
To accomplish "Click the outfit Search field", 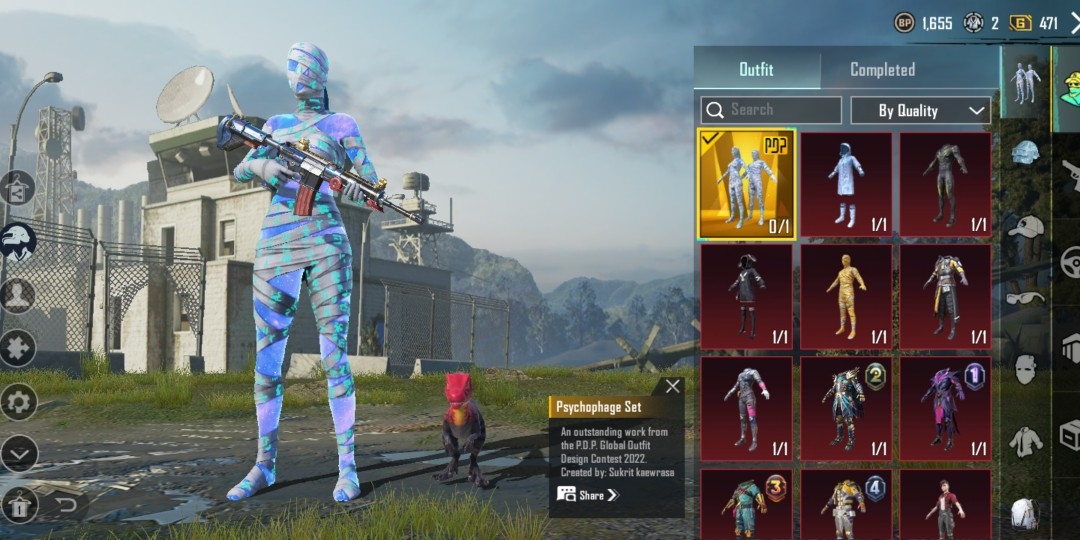I will pyautogui.click(x=771, y=110).
